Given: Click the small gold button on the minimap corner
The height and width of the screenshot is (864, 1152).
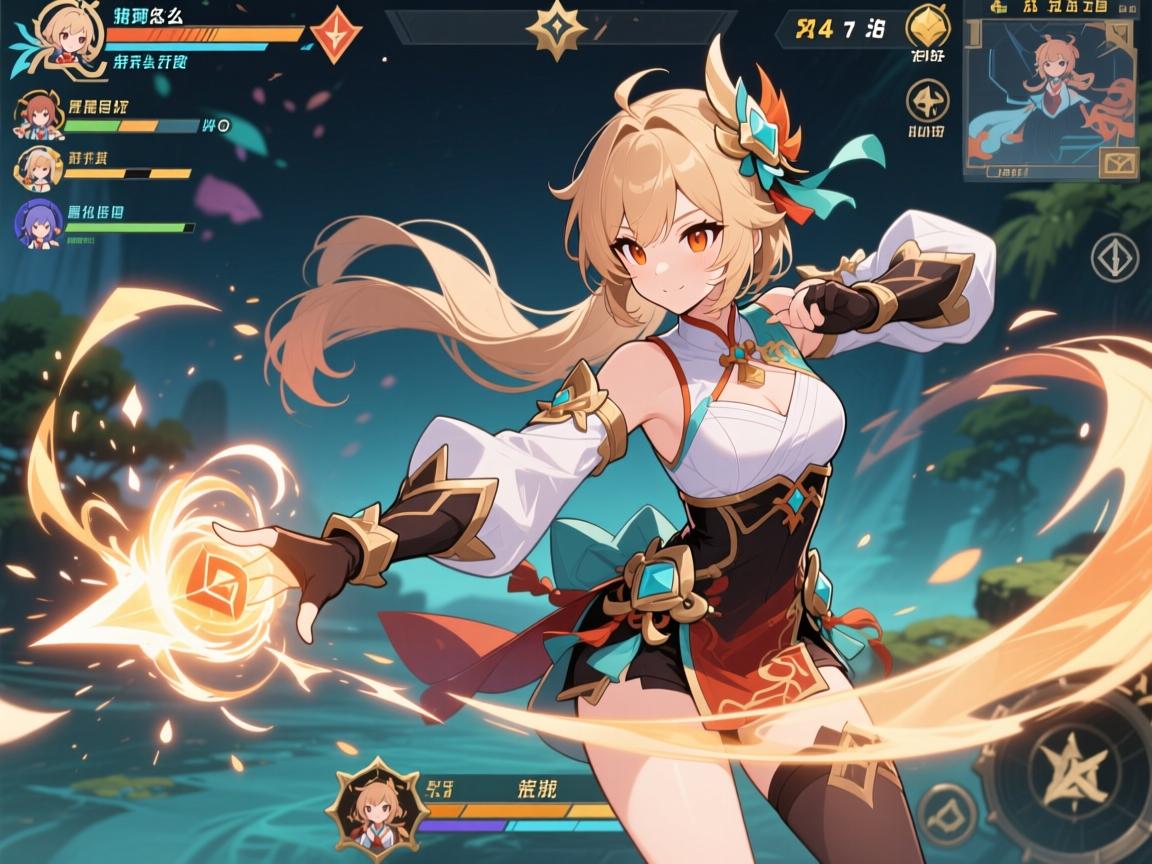Looking at the screenshot, I should tap(1119, 162).
